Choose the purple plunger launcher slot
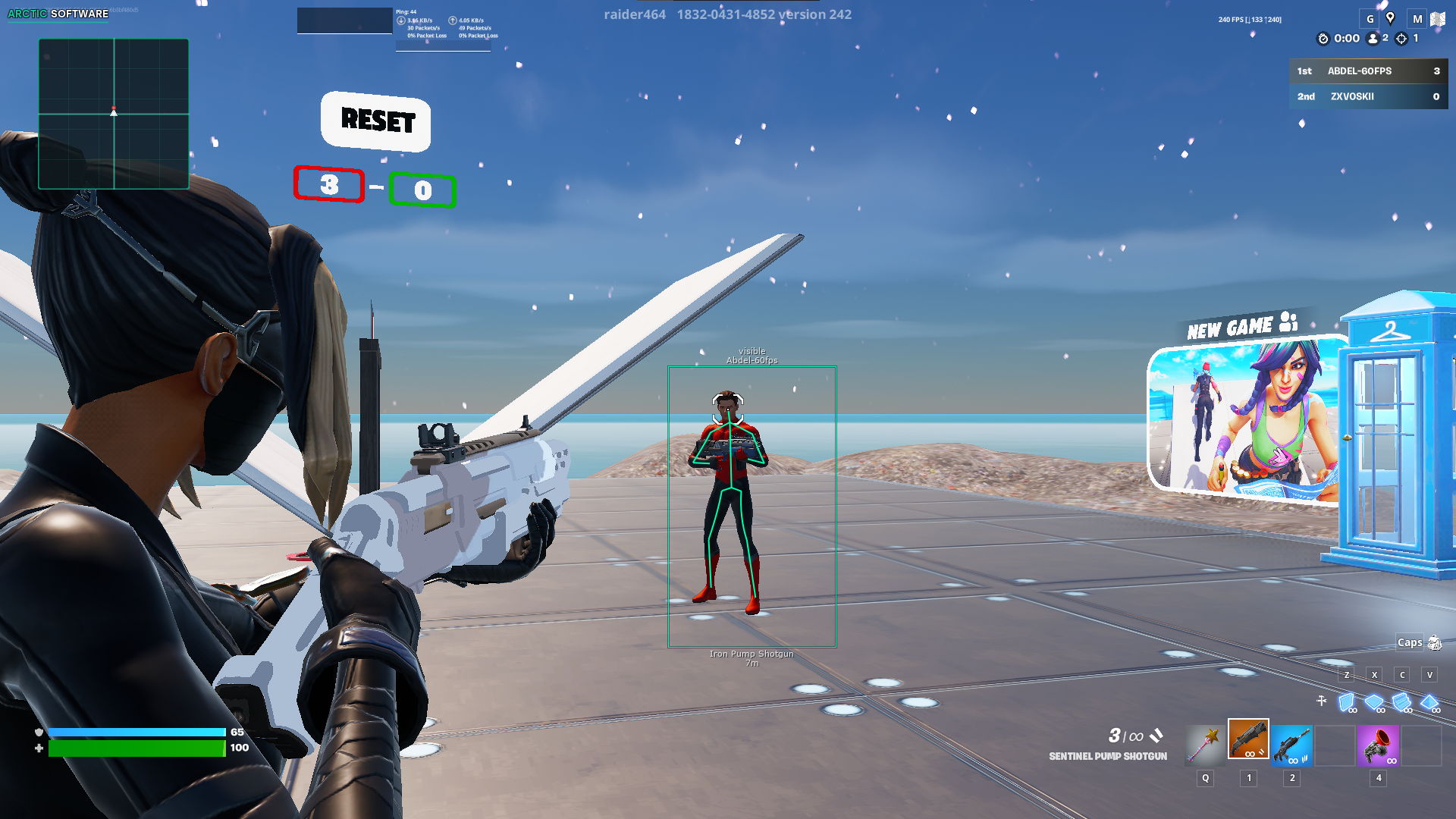This screenshot has height=819, width=1456. [x=1378, y=744]
